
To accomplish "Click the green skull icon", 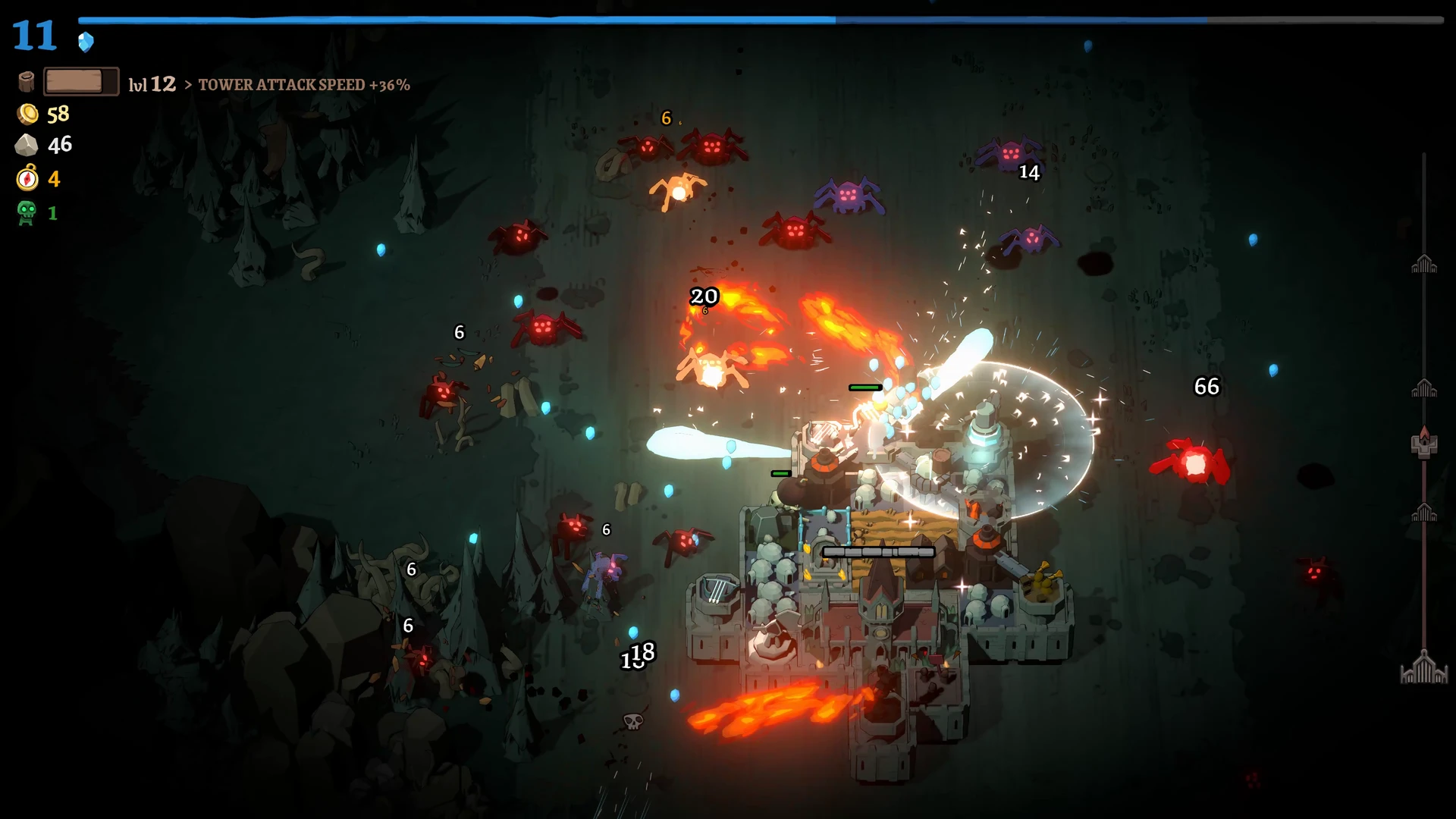I will 27,213.
